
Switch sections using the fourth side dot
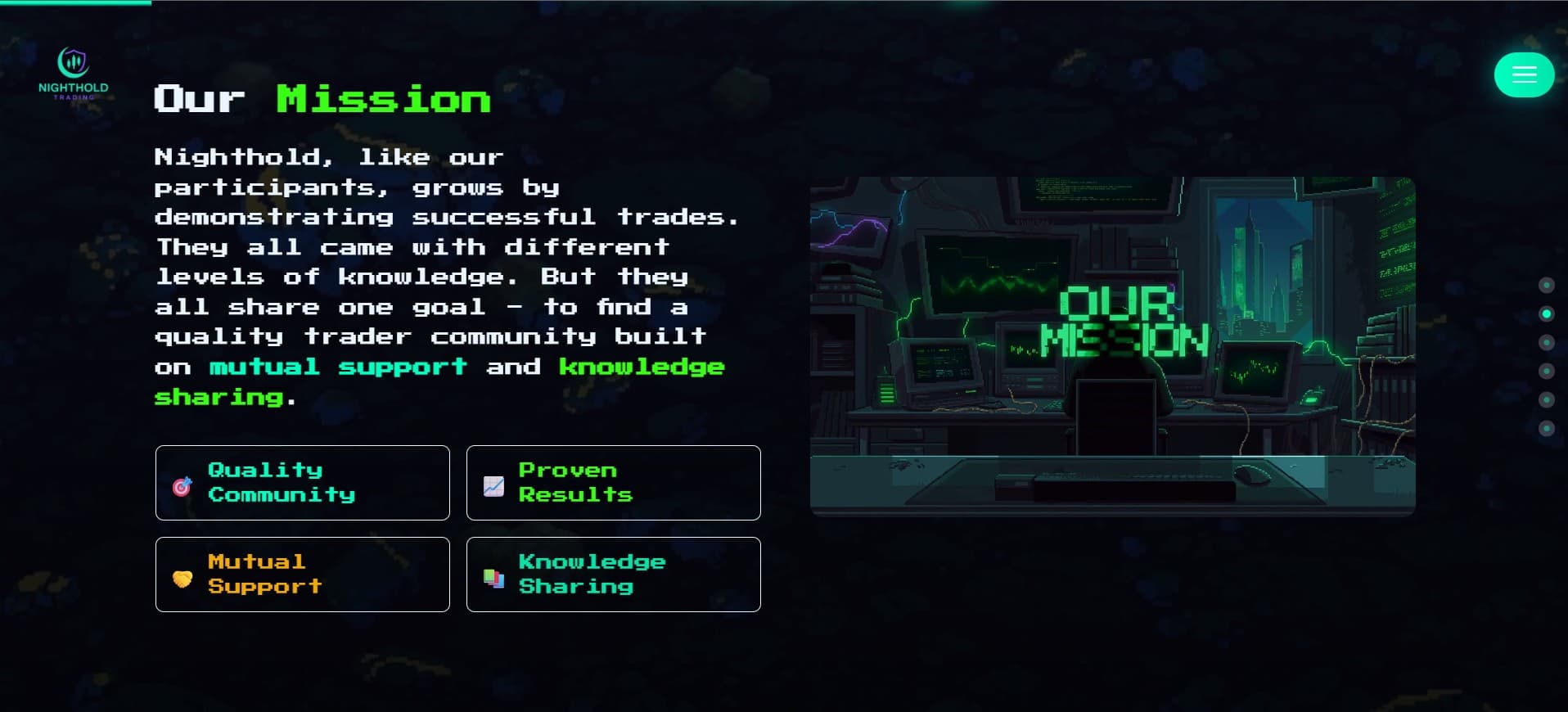coord(1547,372)
